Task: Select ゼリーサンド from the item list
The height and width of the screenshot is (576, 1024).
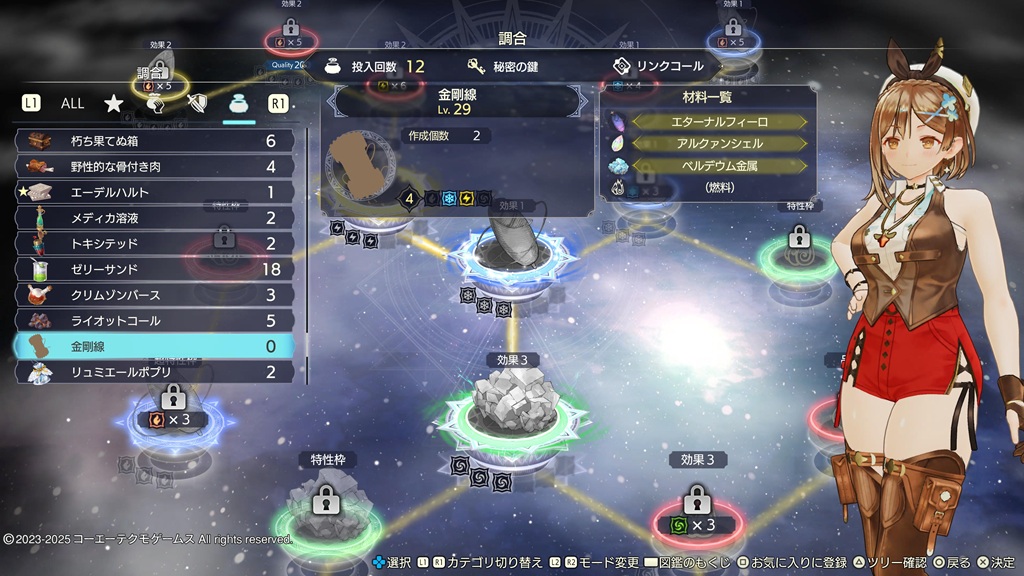Action: tap(154, 269)
